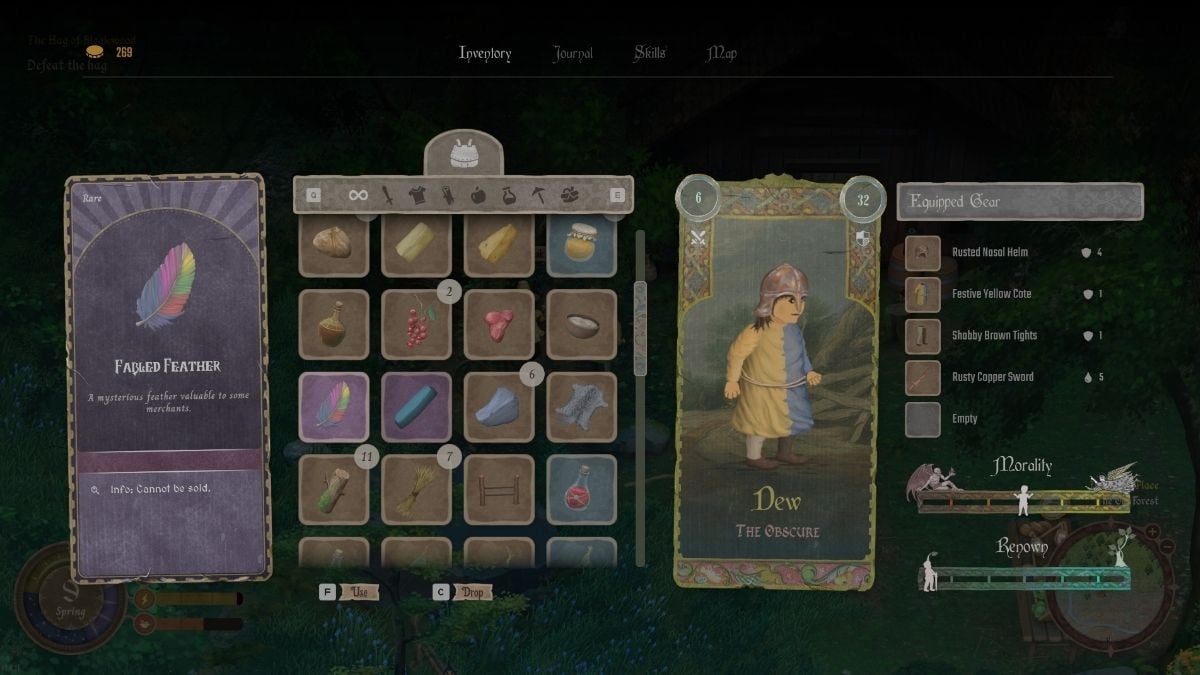Show potions using the flask filter
The image size is (1200, 675).
508,195
